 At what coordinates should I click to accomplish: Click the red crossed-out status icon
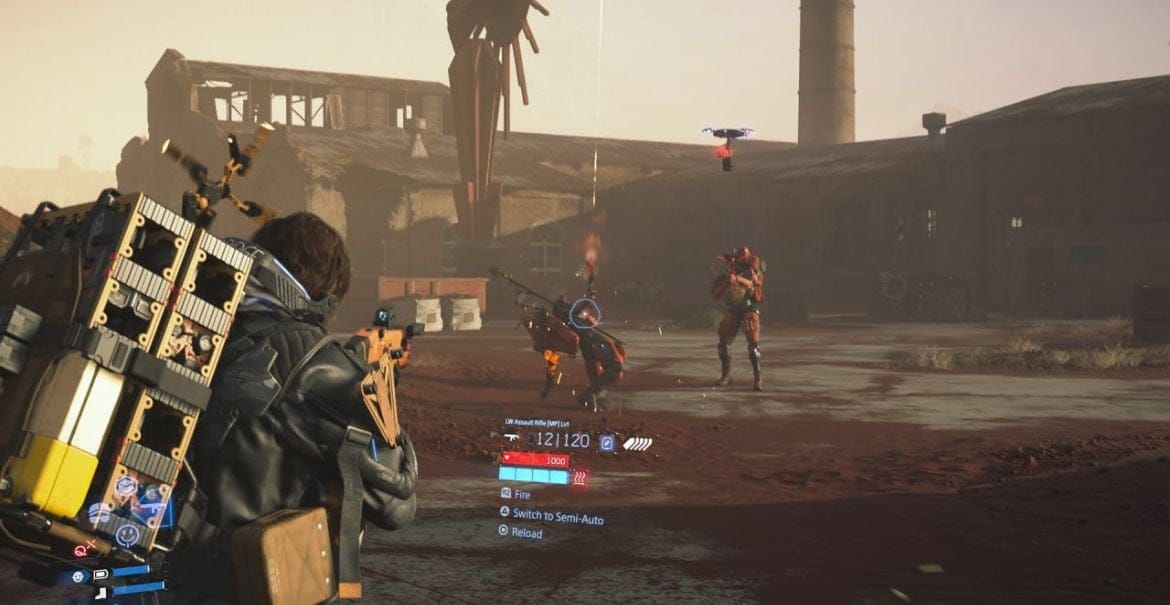coord(82,550)
